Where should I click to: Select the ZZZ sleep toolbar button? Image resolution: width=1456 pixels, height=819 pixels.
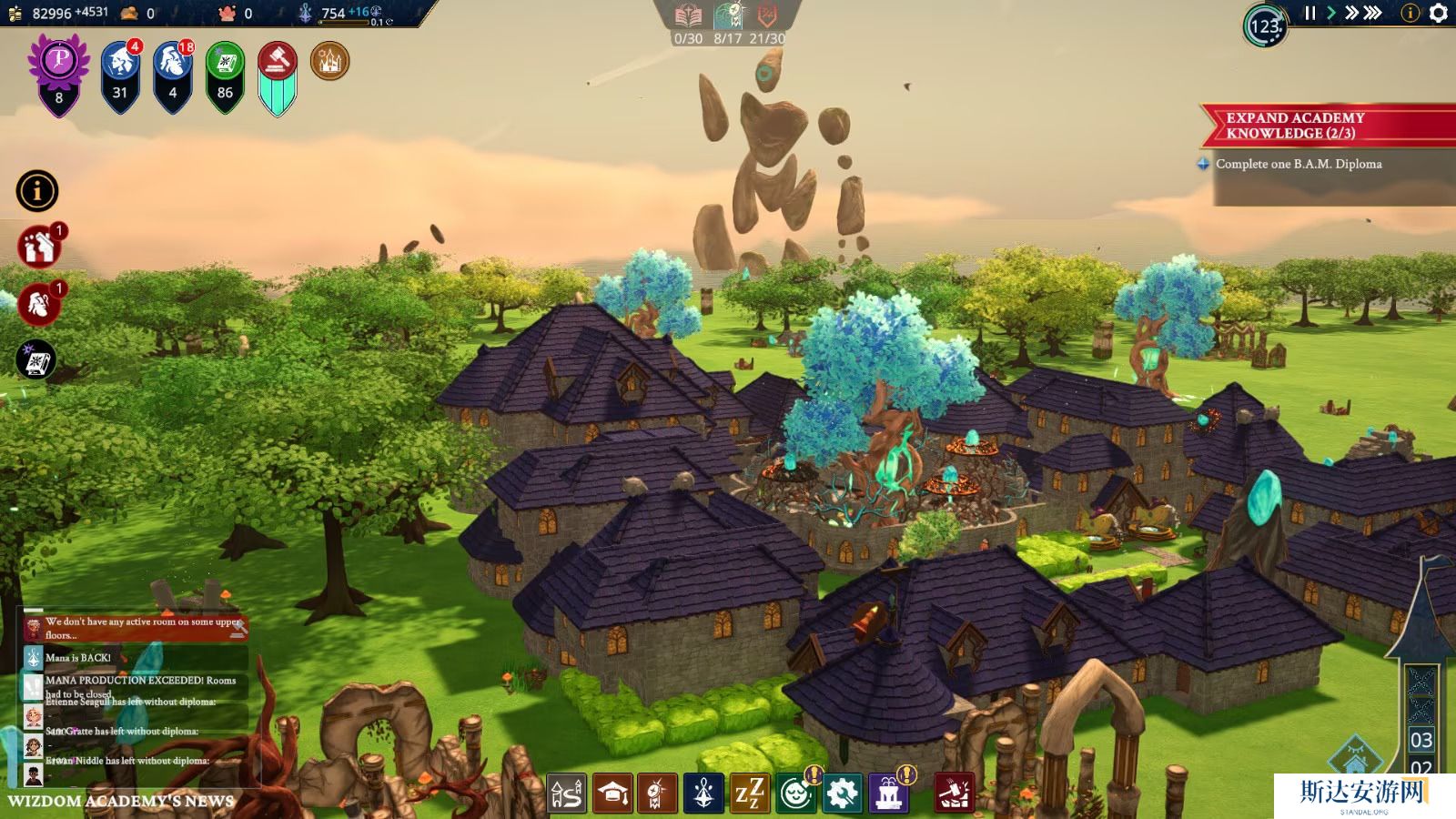coord(750,794)
